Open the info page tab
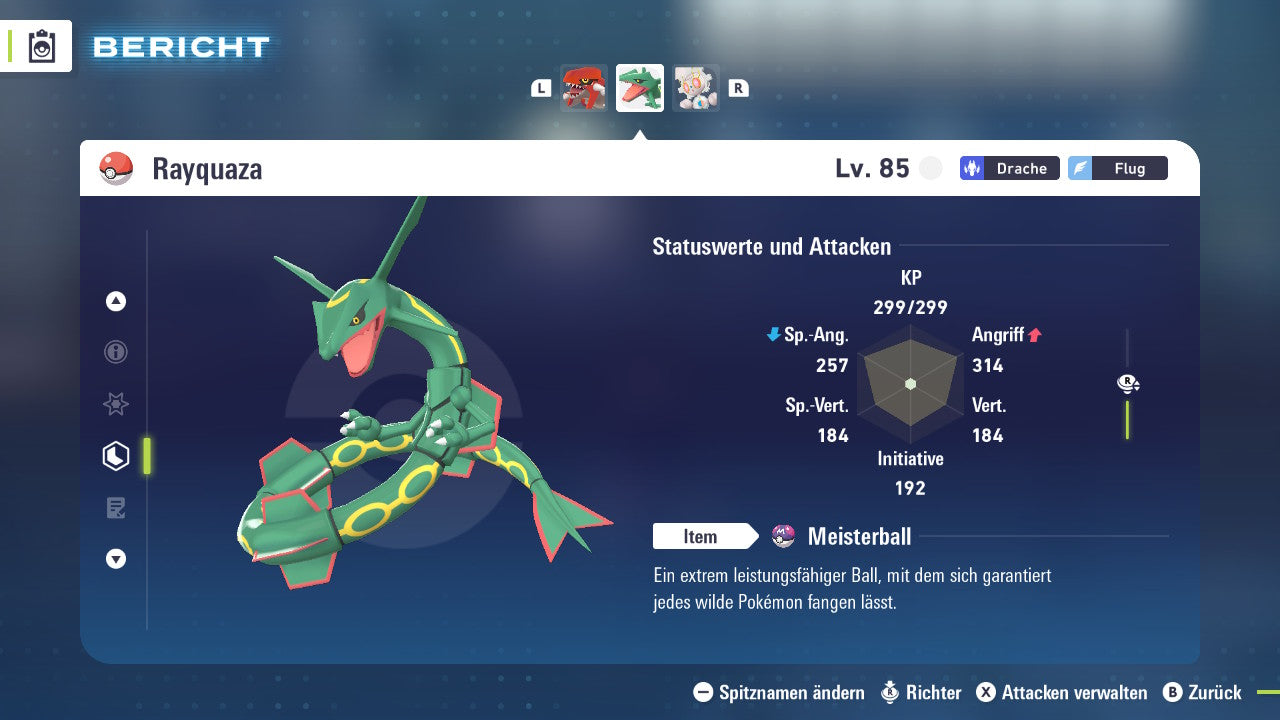 (x=116, y=352)
